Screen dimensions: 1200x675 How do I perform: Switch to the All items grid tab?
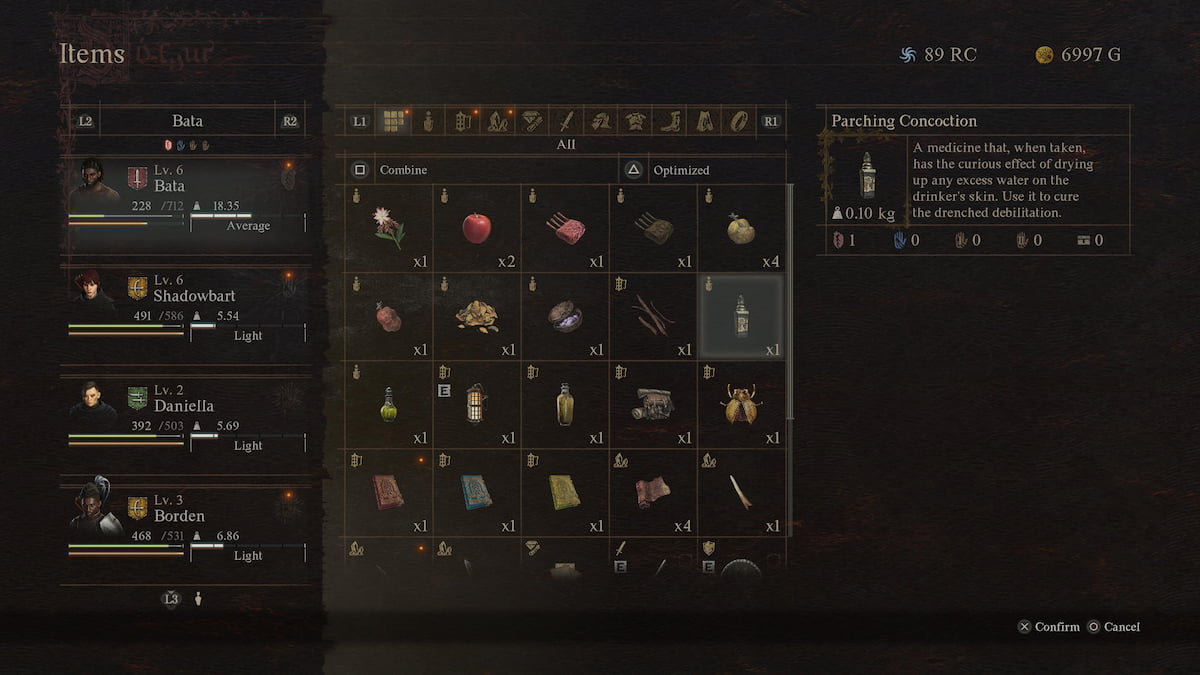pyautogui.click(x=395, y=121)
